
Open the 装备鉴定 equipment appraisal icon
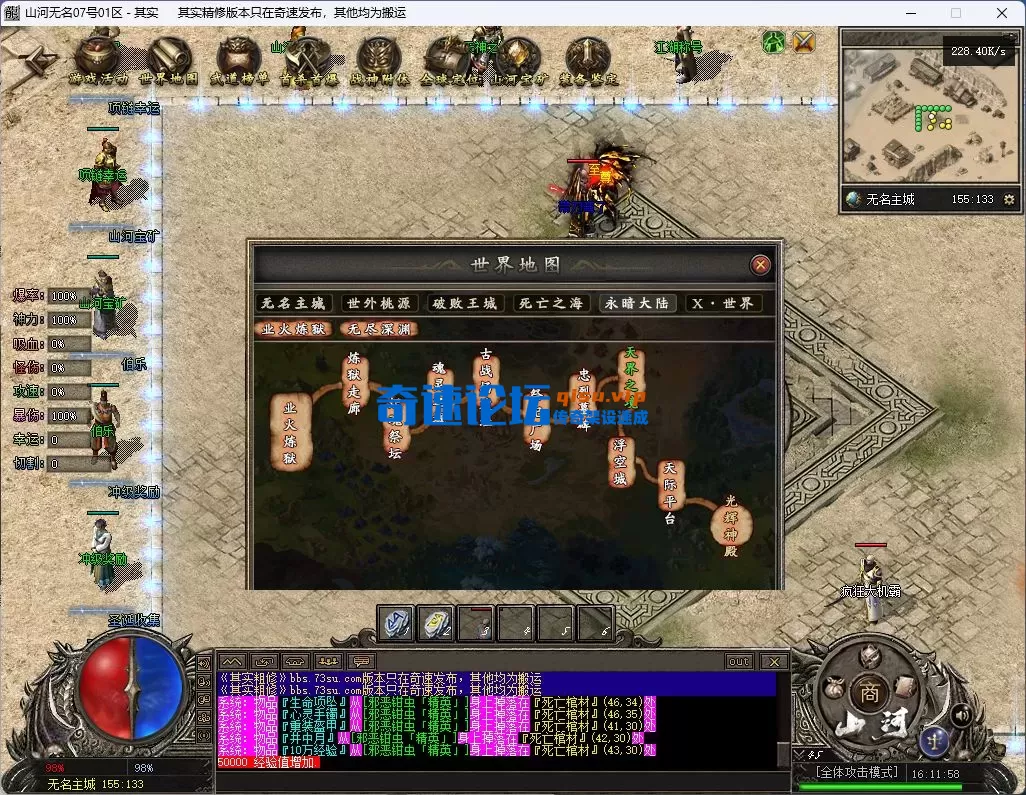(x=588, y=60)
